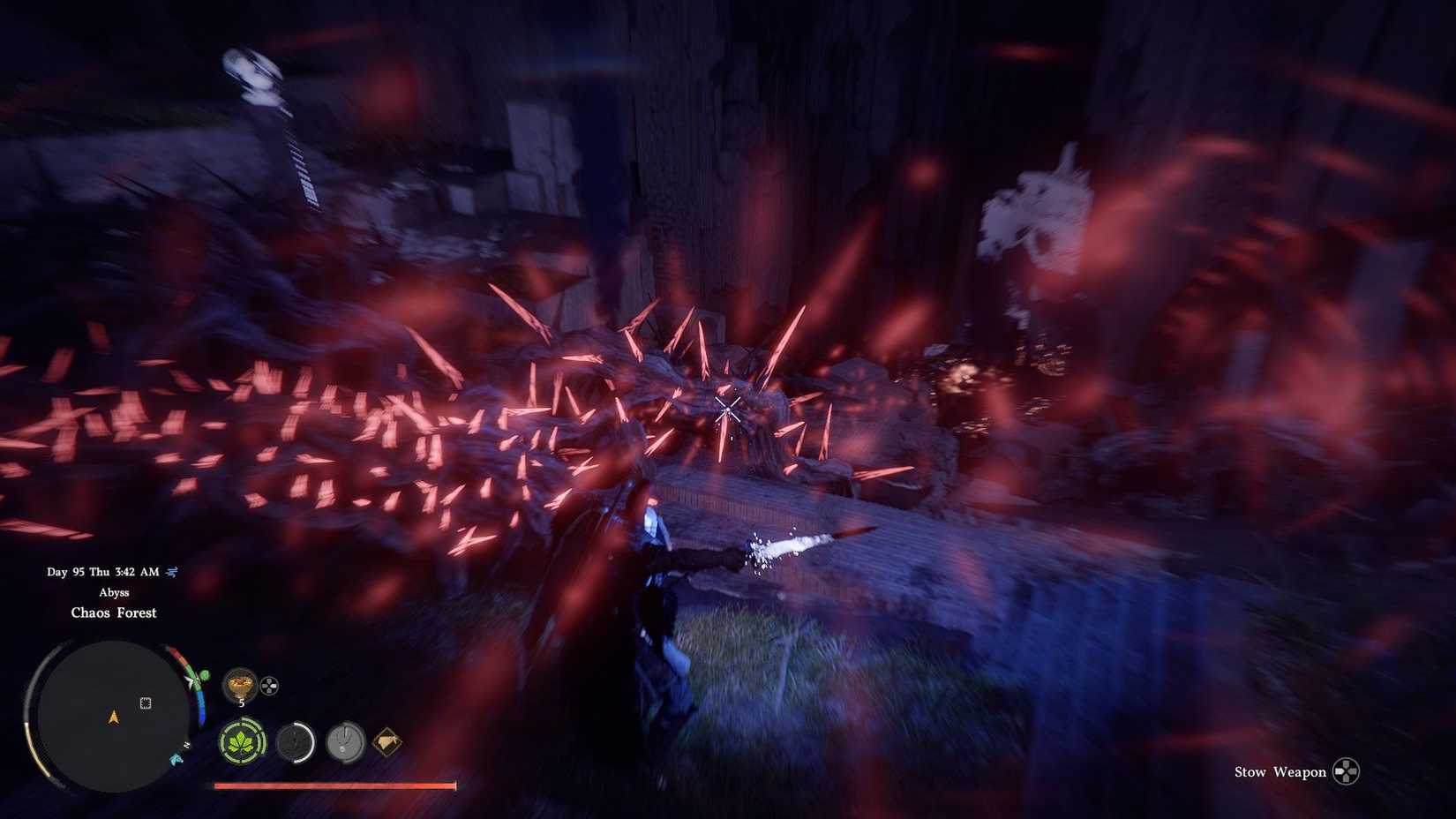1456x819 pixels.
Task: Click the player arrow on the minimap
Action: [x=113, y=718]
